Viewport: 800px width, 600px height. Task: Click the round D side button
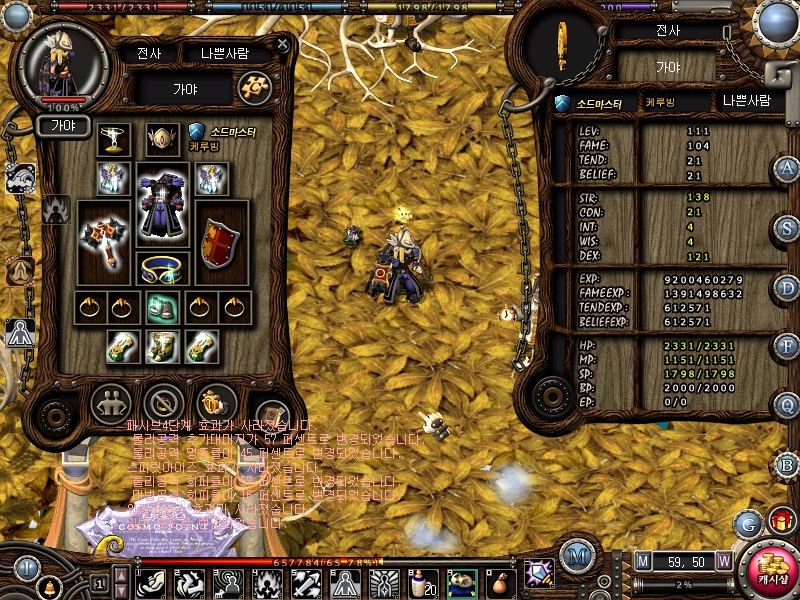point(788,288)
